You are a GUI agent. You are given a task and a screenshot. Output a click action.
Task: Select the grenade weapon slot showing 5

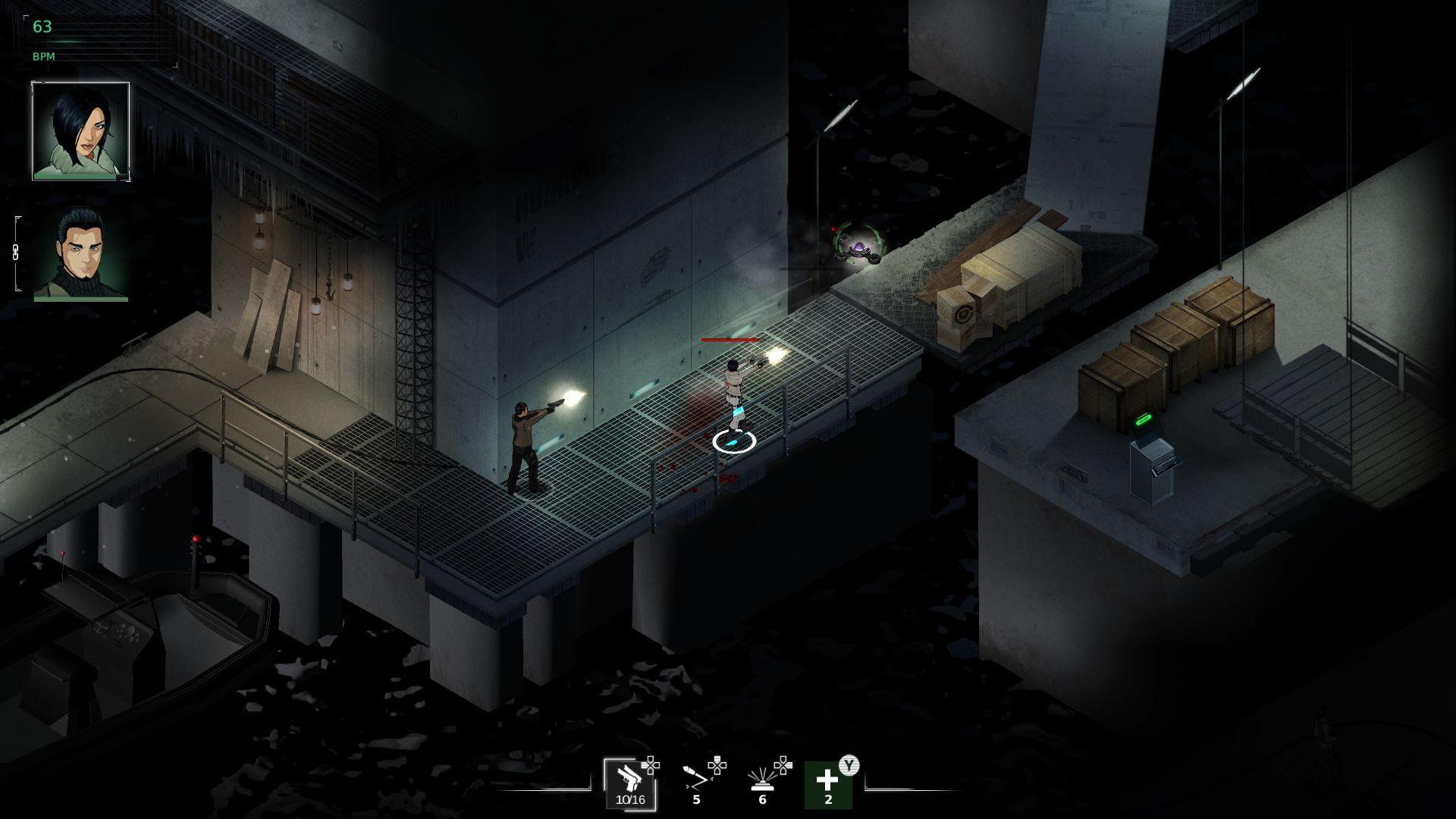pyautogui.click(x=698, y=783)
